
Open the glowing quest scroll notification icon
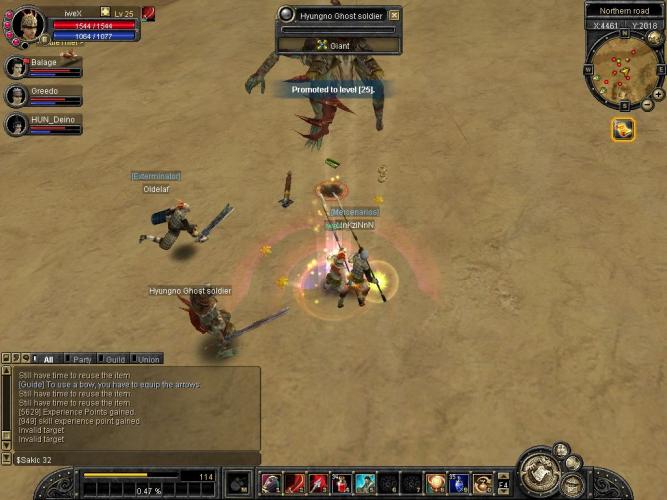[x=622, y=129]
